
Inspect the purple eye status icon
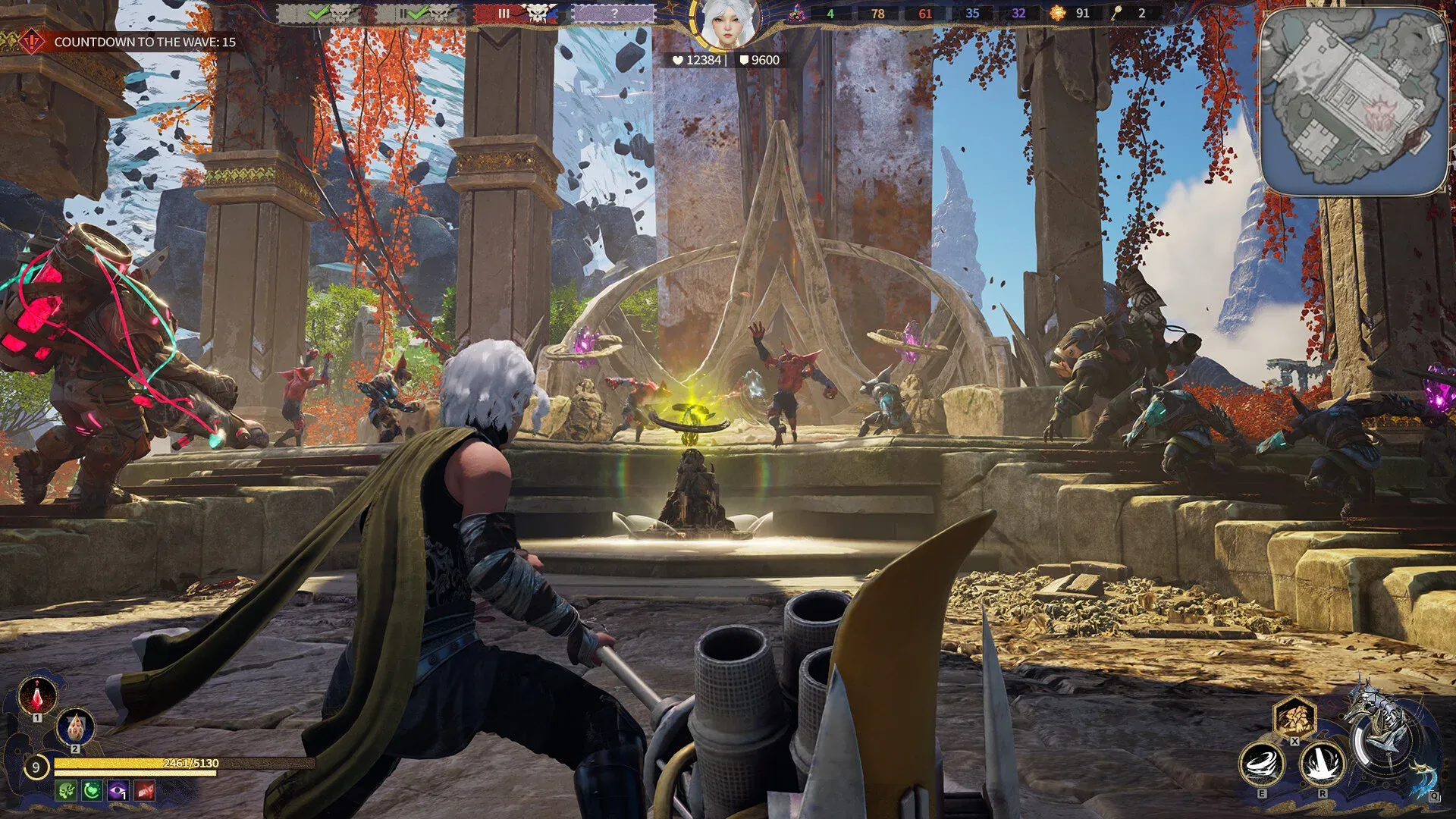[x=118, y=791]
